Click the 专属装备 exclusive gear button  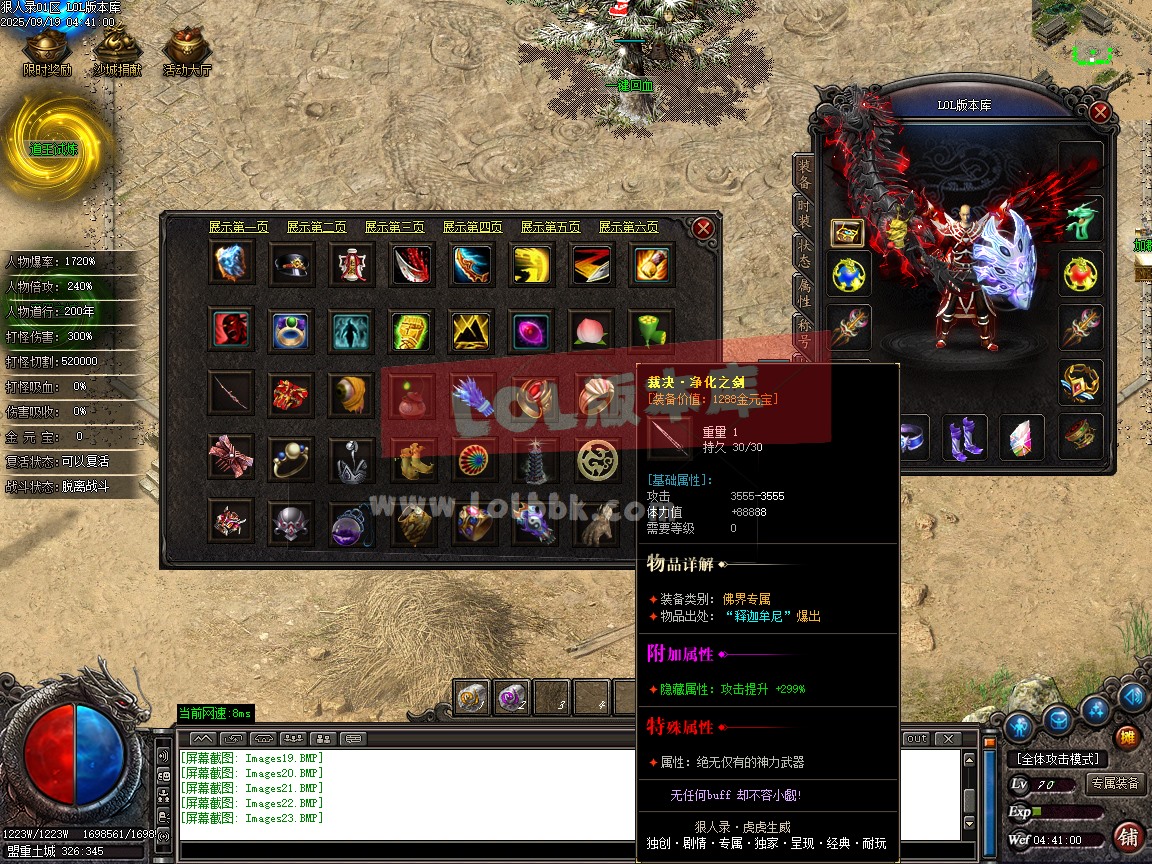tap(1115, 783)
